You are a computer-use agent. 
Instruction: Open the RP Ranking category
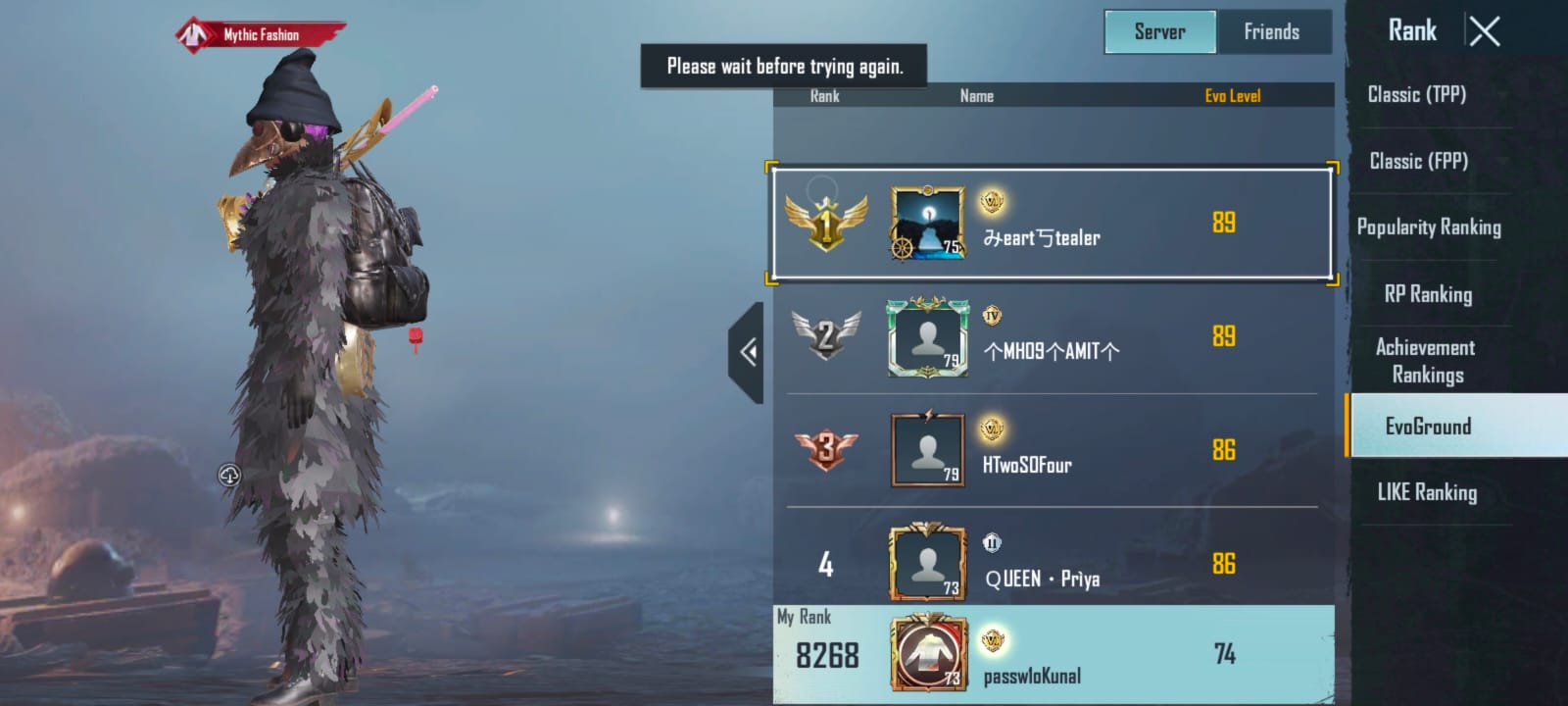(x=1428, y=294)
